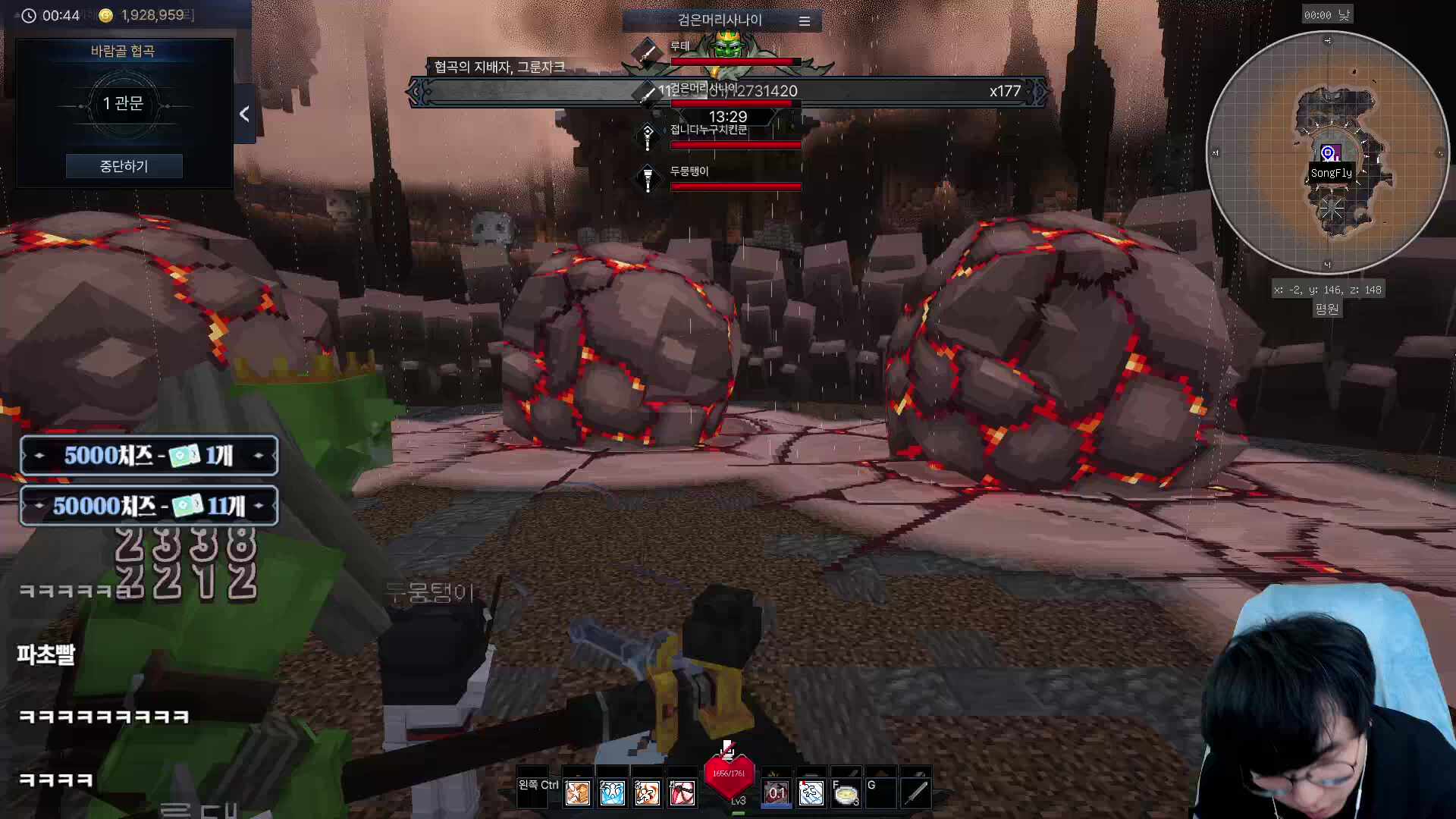Click the 5000치즈 donation banner
The image size is (1456, 819).
tap(149, 456)
